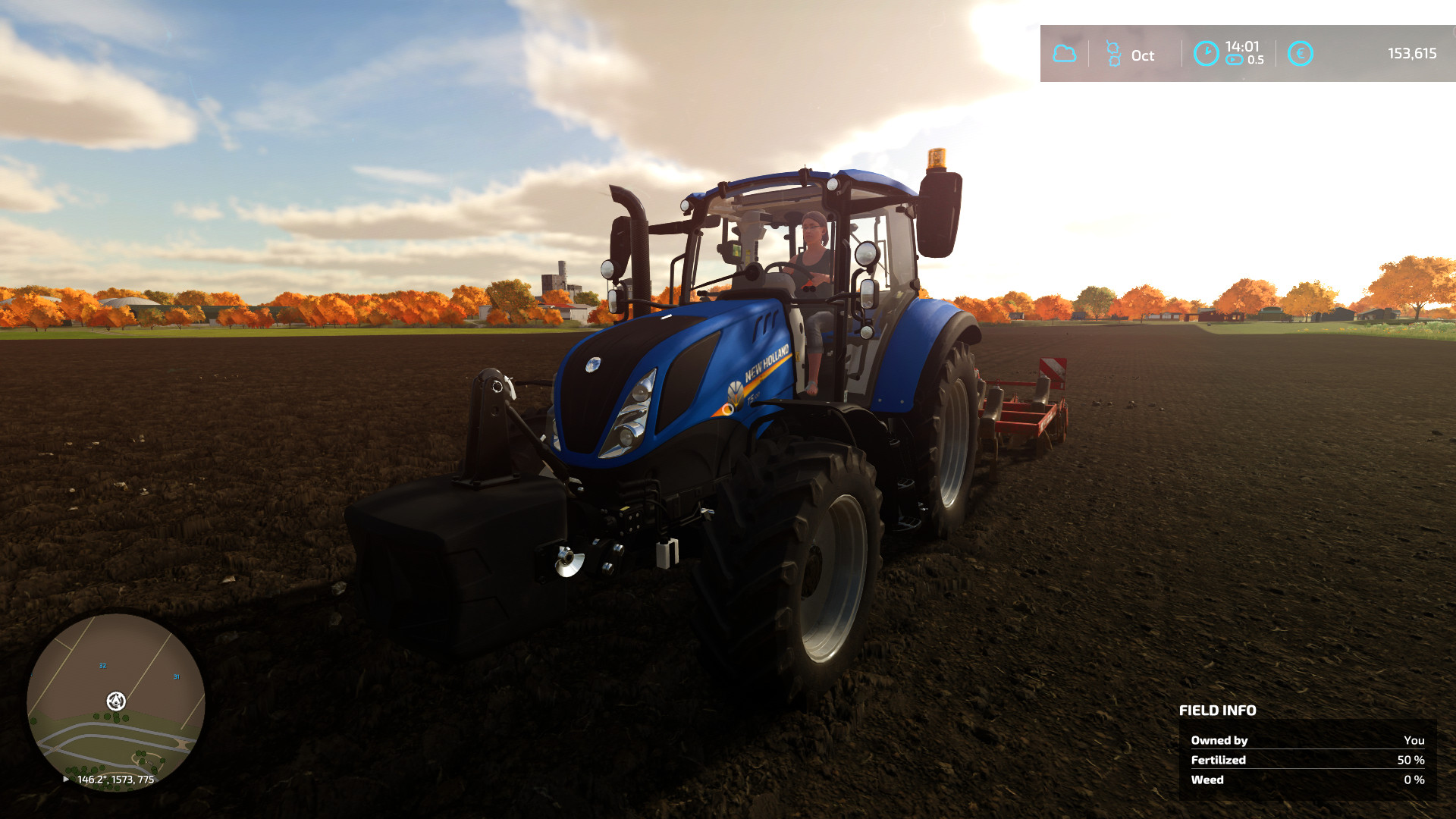Click field number 32 on the minimap

[102, 666]
